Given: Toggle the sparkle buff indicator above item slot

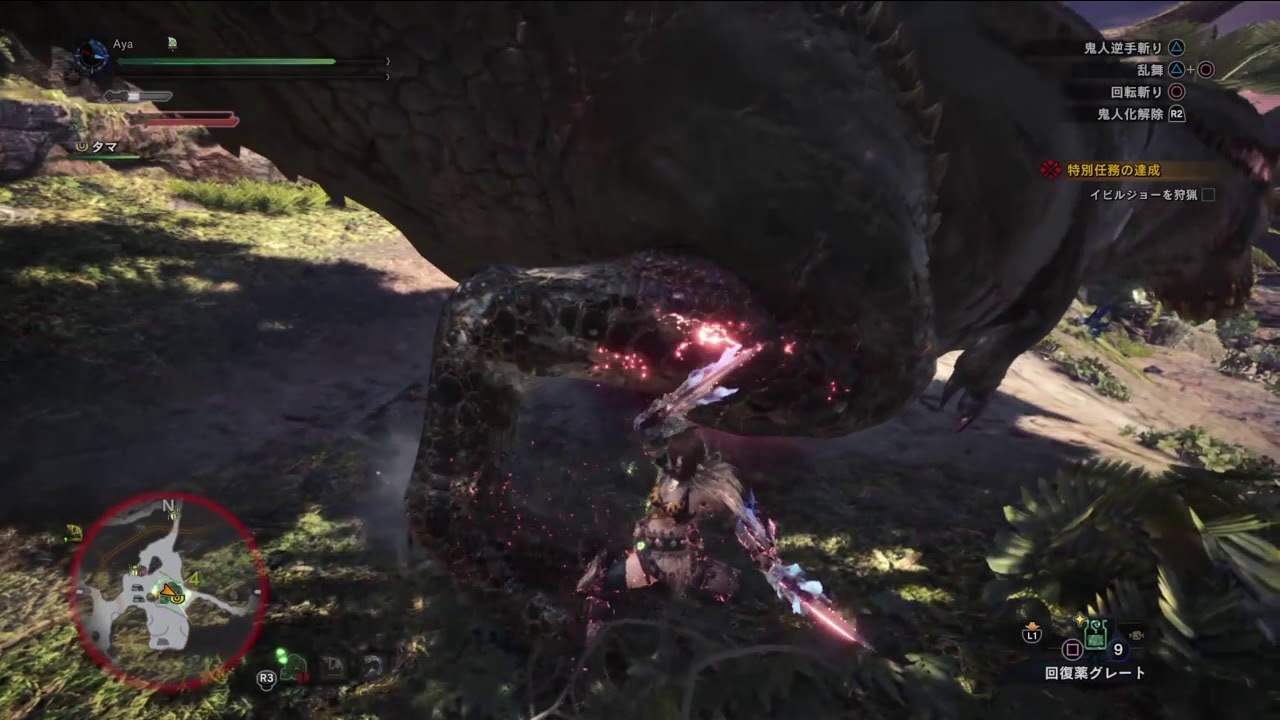Looking at the screenshot, I should (1080, 617).
